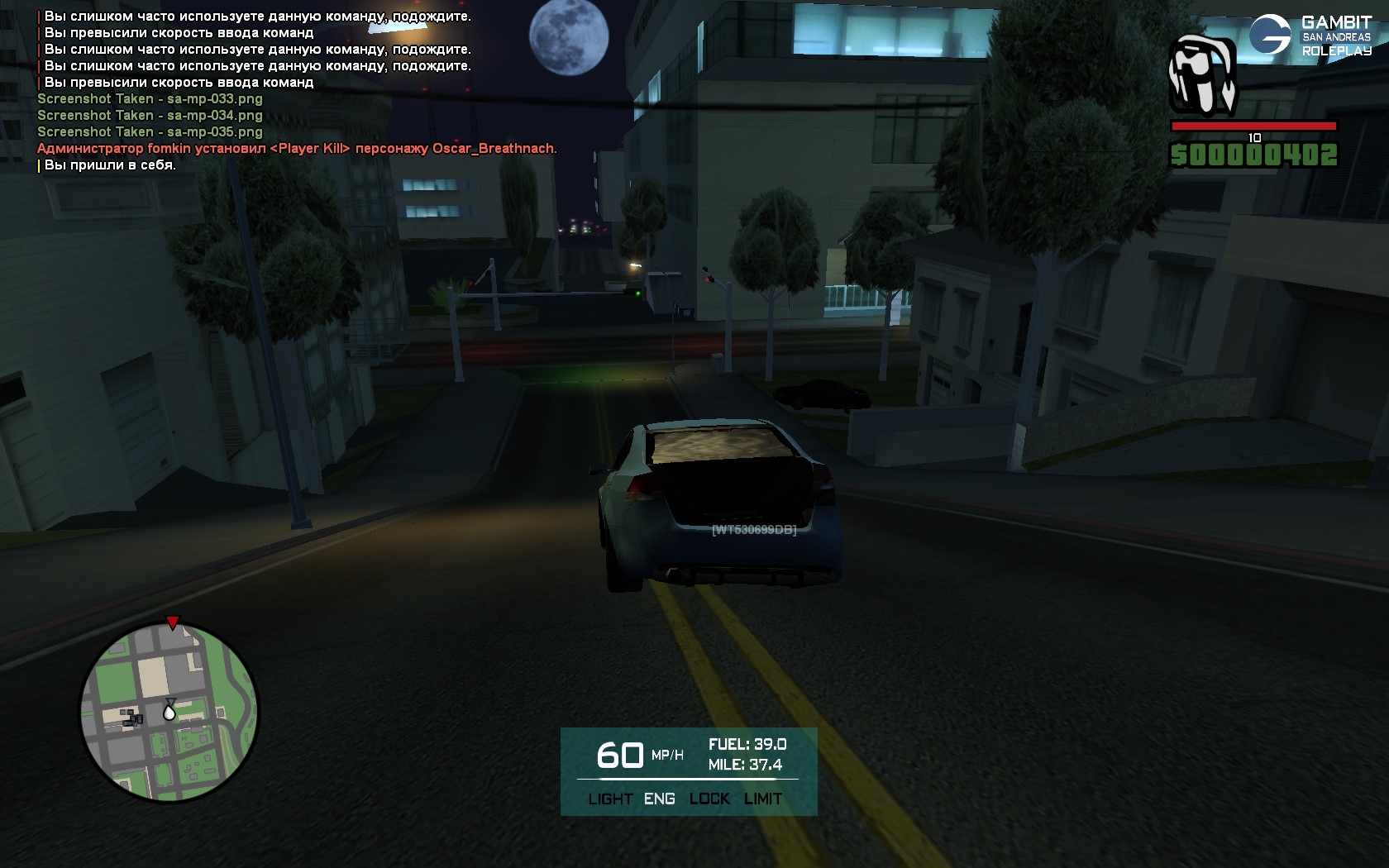Click the red north marker on the radar

pos(172,622)
